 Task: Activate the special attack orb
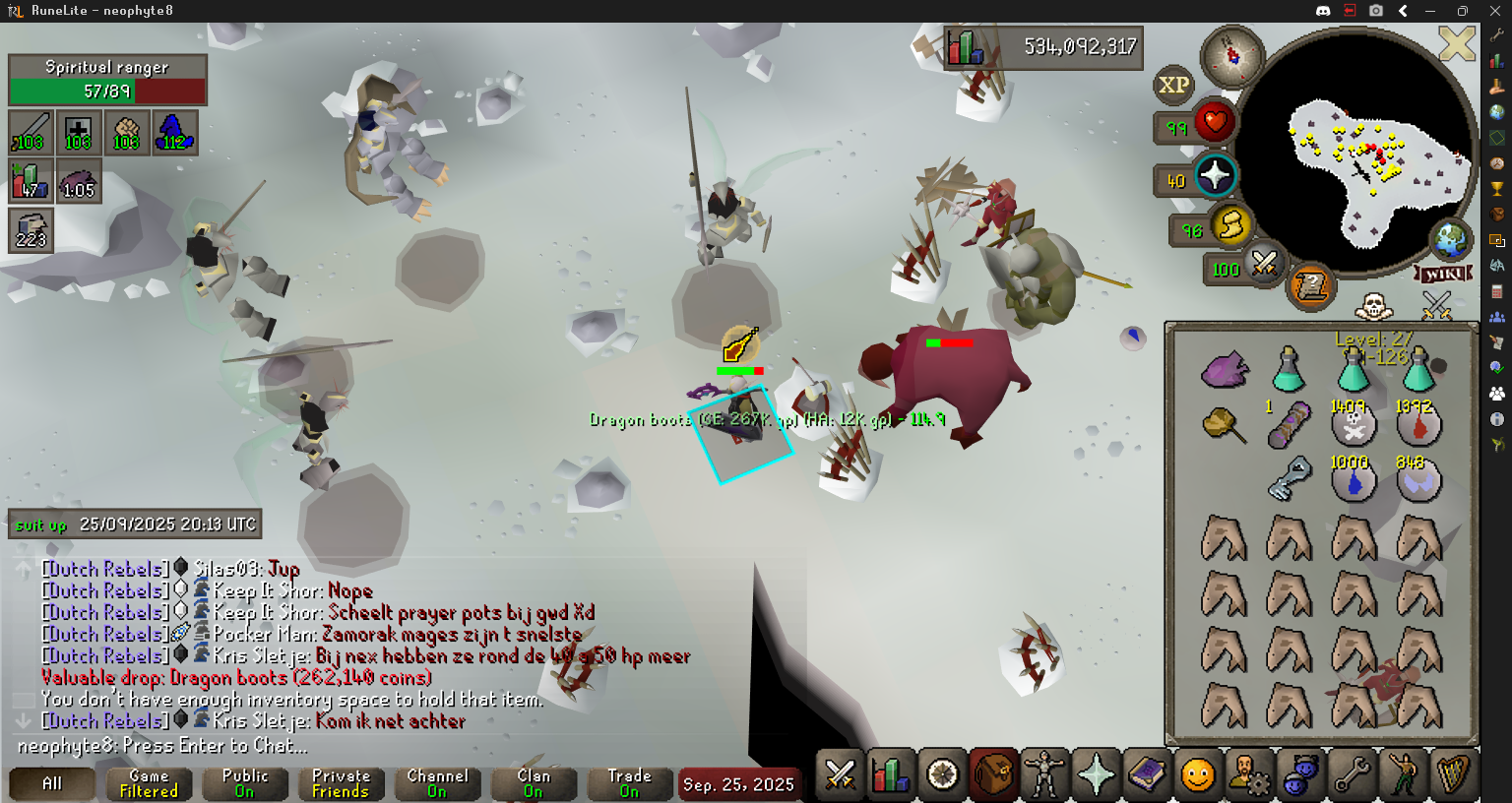pos(1264,264)
